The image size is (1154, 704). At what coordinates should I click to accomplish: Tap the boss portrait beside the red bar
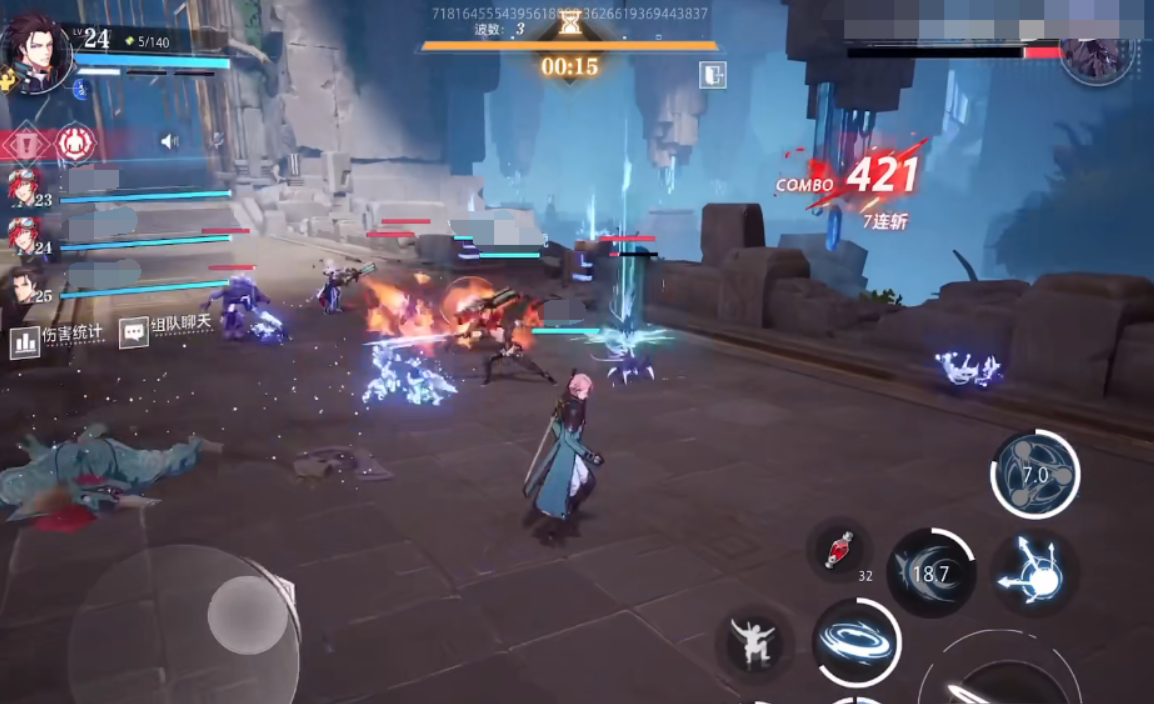[x=1096, y=56]
